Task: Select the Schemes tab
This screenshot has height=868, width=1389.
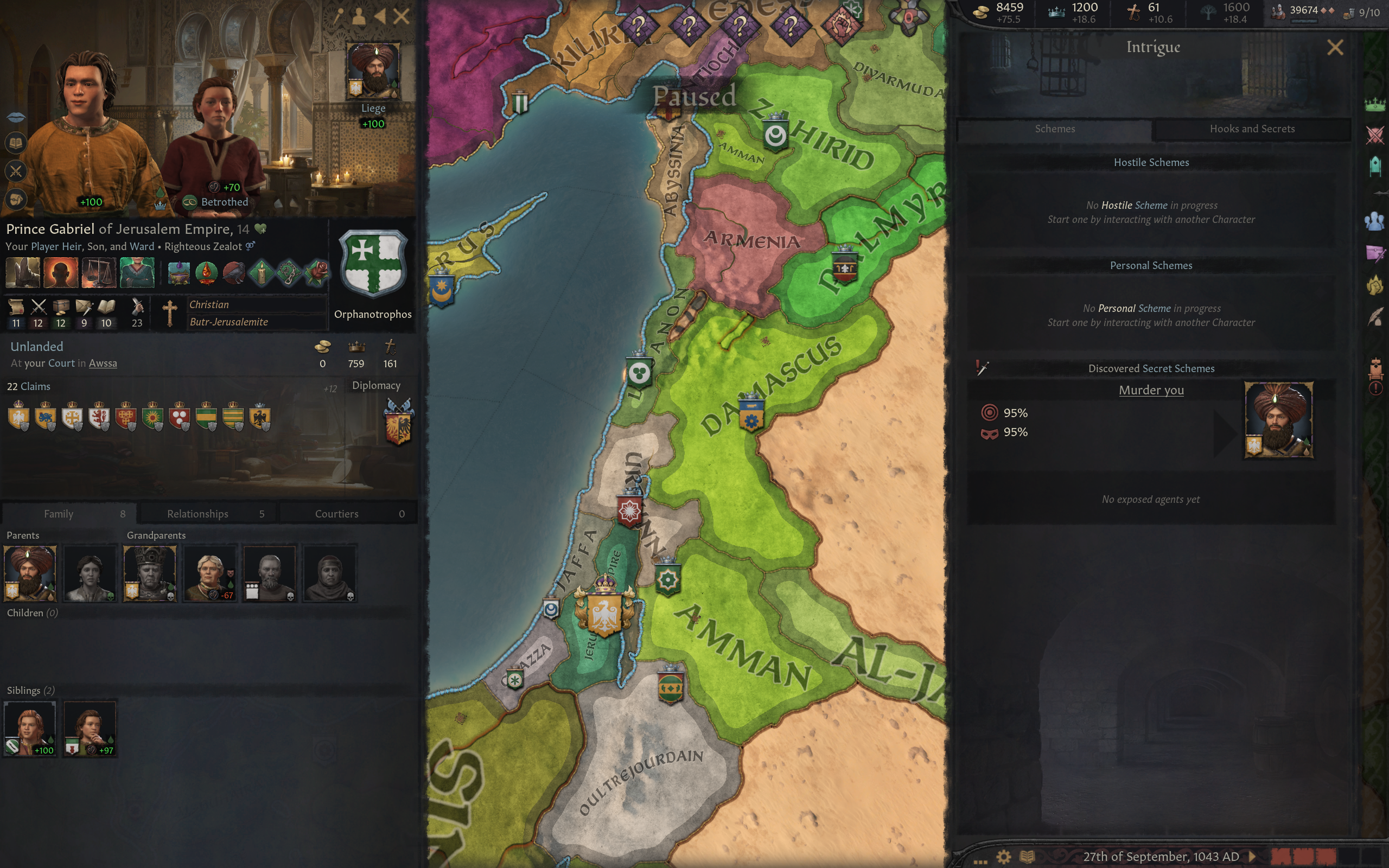Action: tap(1054, 129)
